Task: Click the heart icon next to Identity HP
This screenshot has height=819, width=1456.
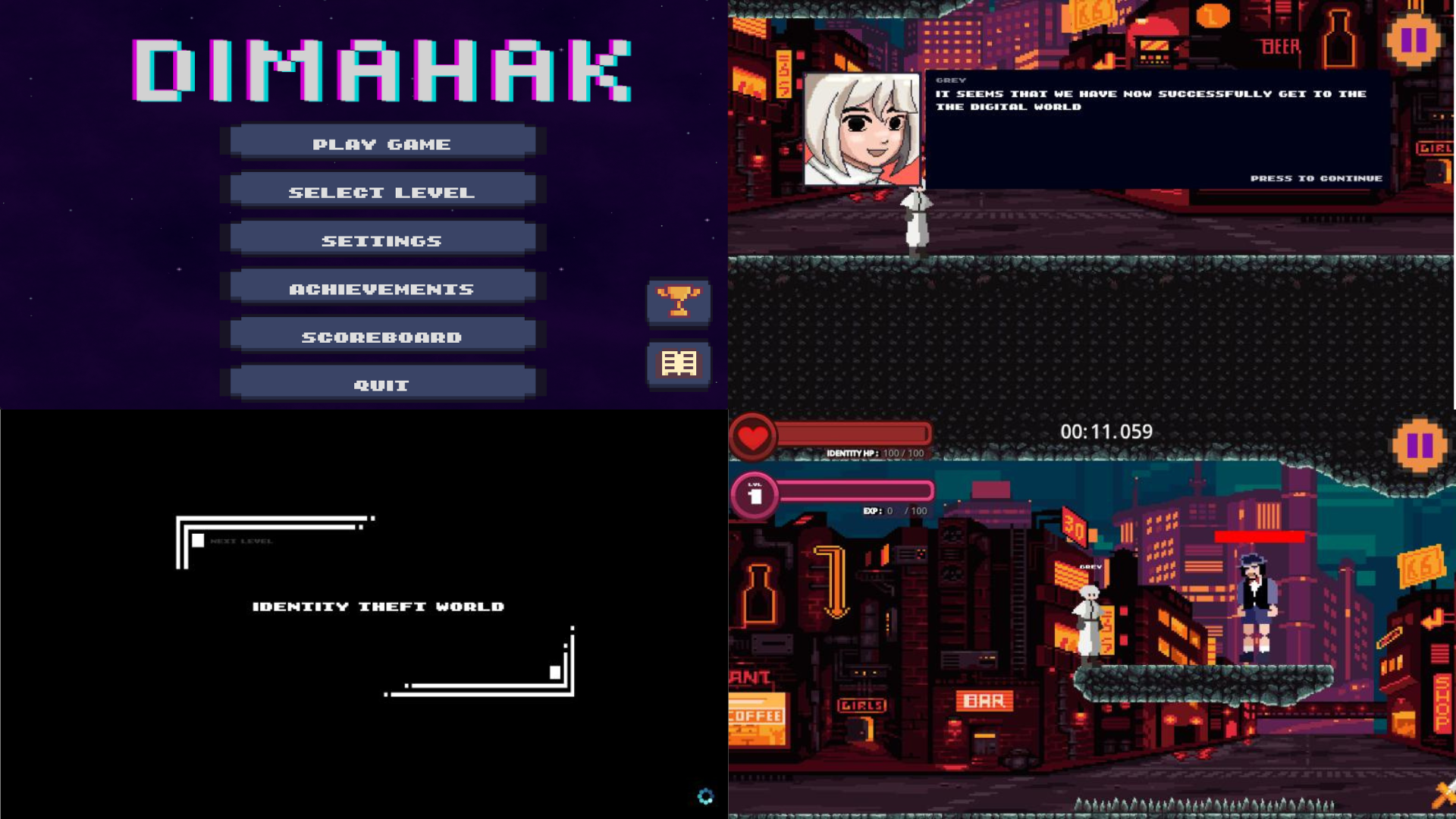Action: pyautogui.click(x=753, y=435)
